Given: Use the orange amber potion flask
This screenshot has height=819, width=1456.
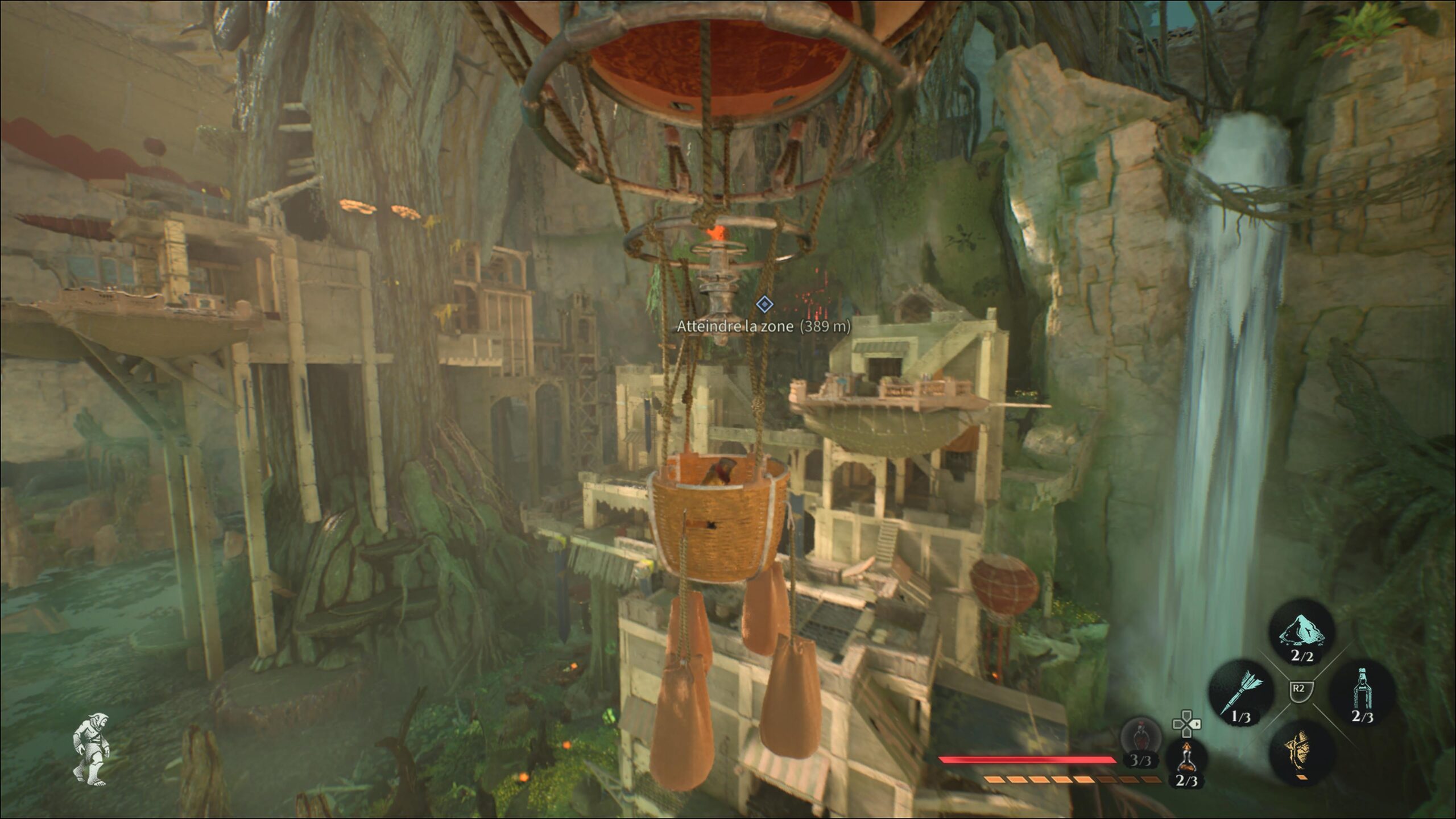Looking at the screenshot, I should click(1186, 756).
